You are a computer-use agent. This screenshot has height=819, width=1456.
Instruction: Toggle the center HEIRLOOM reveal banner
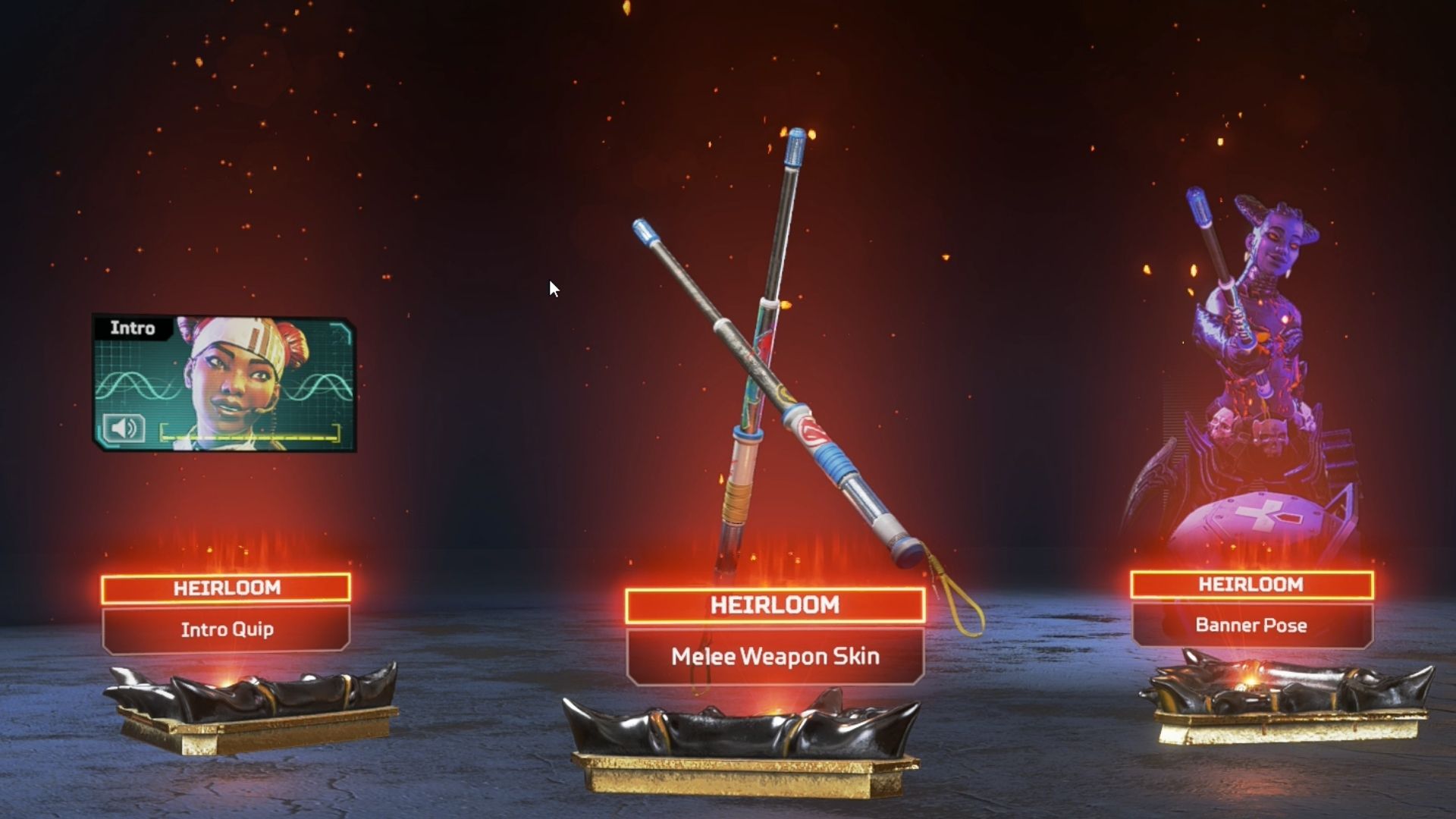point(773,605)
